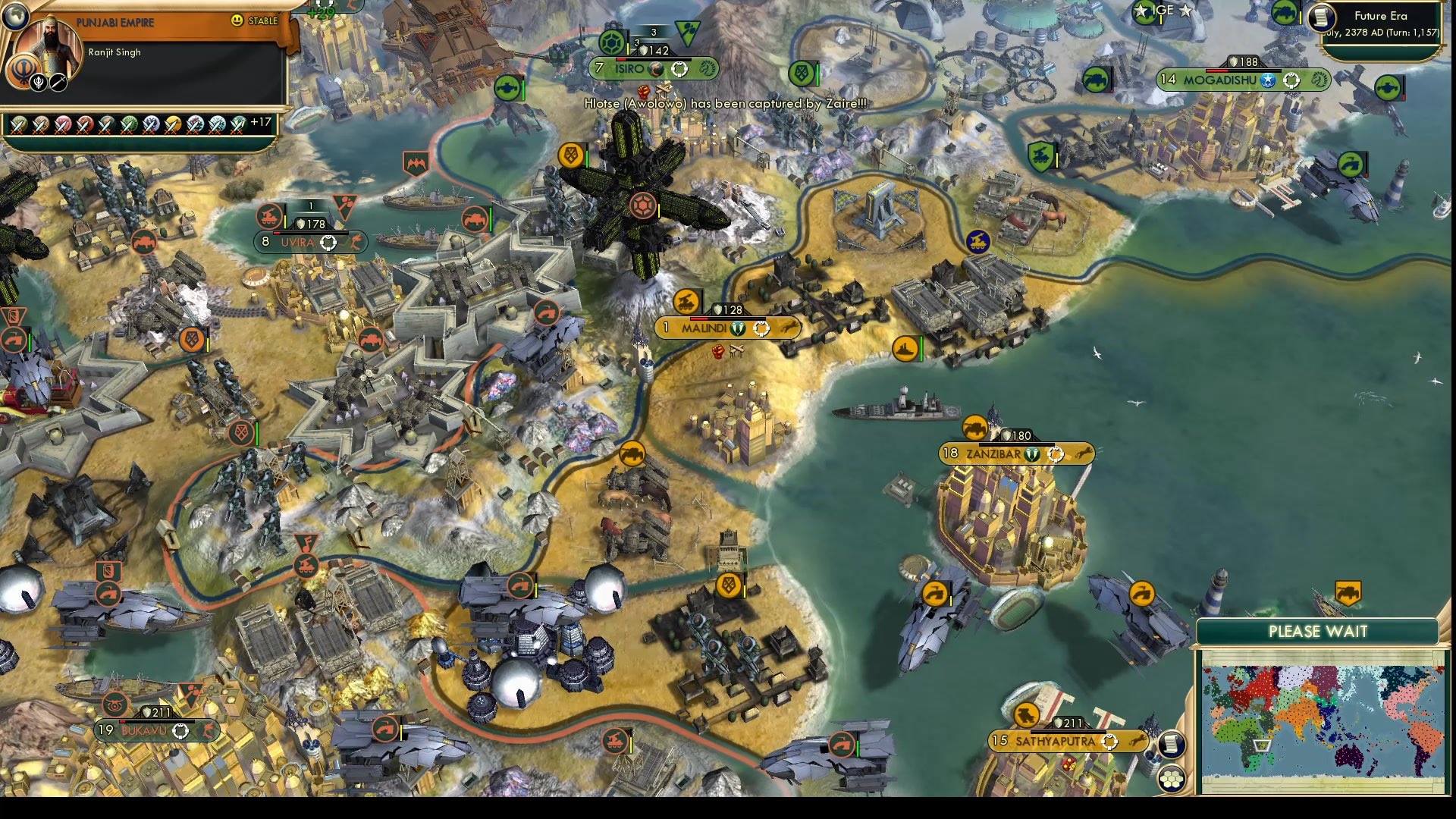1456x819 pixels.
Task: Toggle the hex grid strategic view button
Action: pos(1172,779)
